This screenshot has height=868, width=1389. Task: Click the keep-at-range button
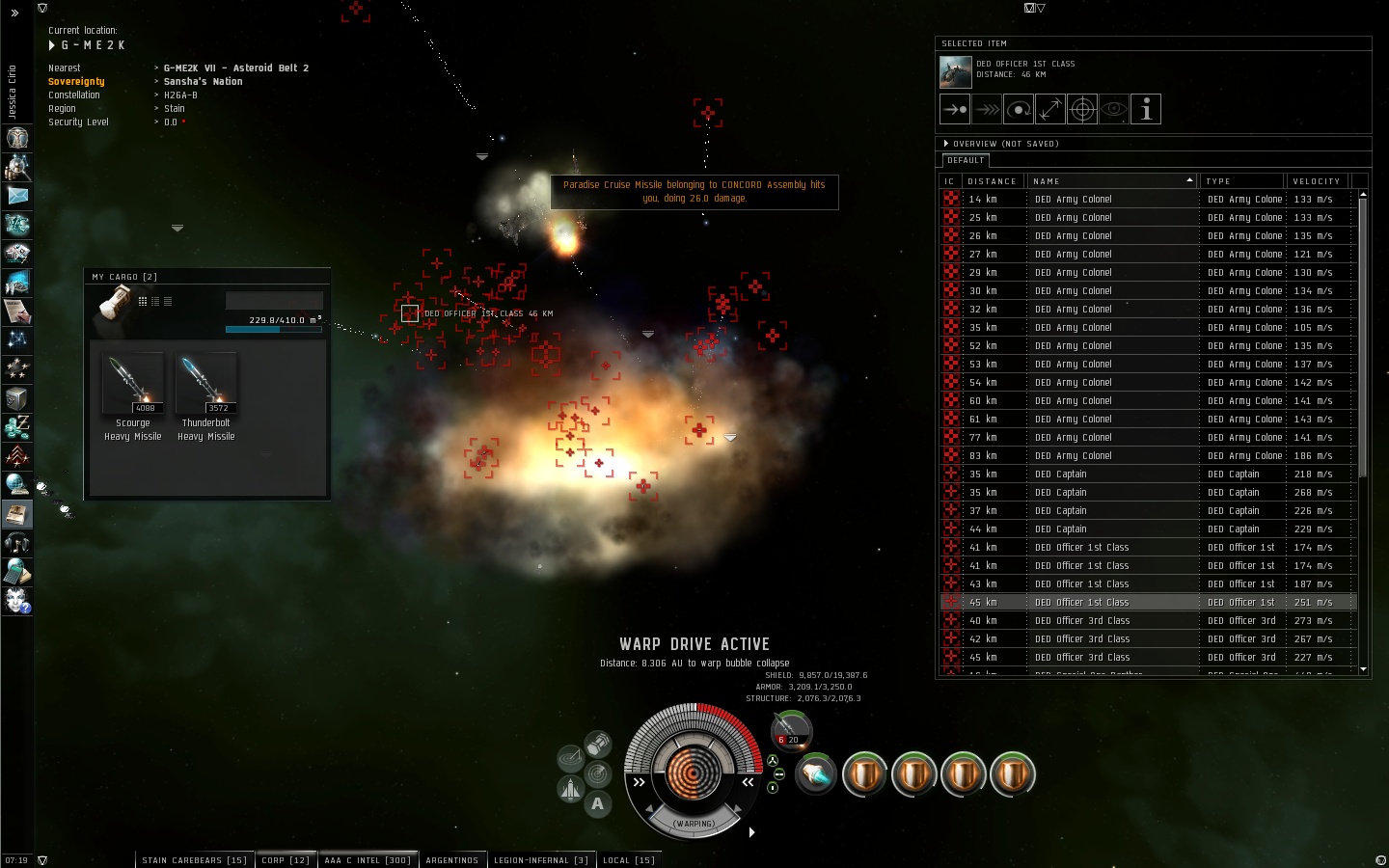(1049, 110)
